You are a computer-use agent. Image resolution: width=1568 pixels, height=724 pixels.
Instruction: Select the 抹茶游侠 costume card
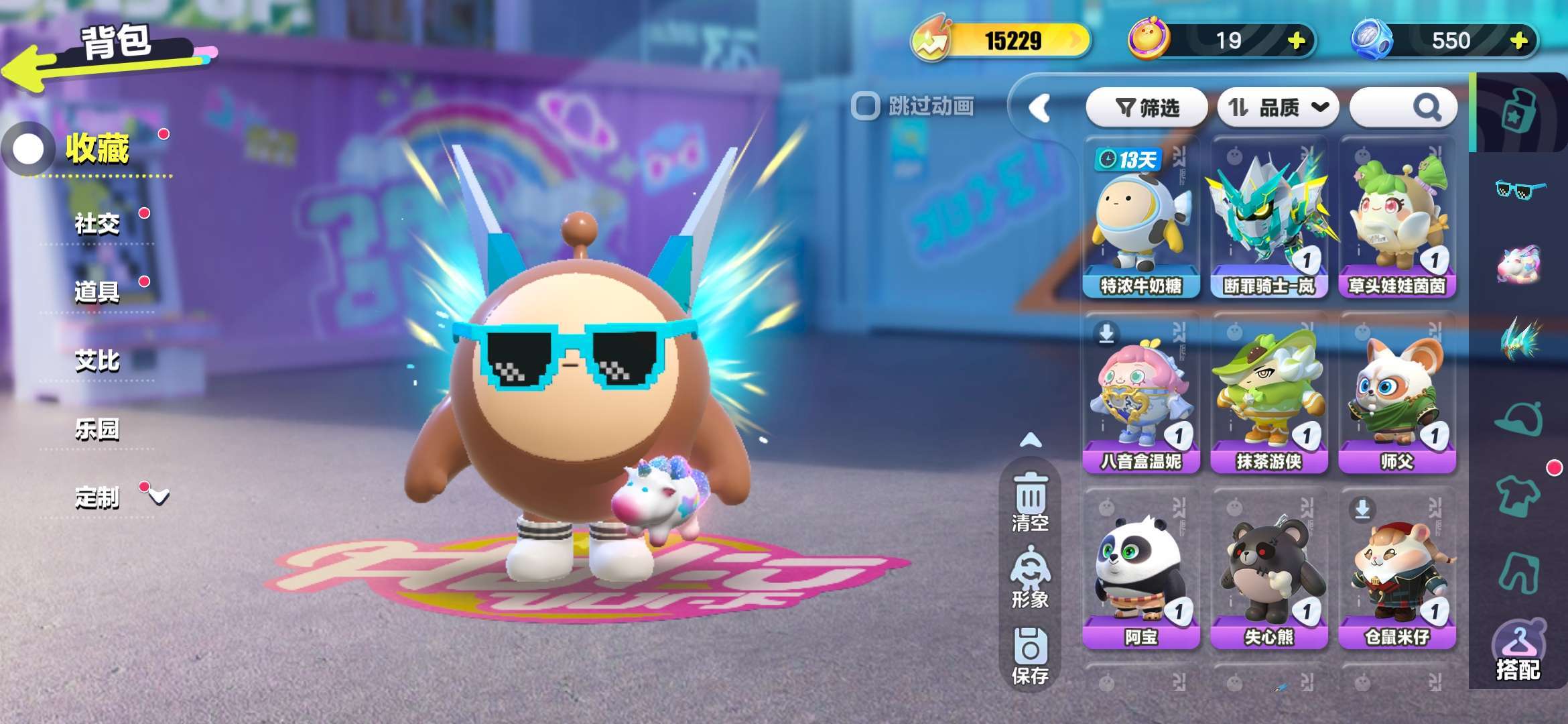1269,394
